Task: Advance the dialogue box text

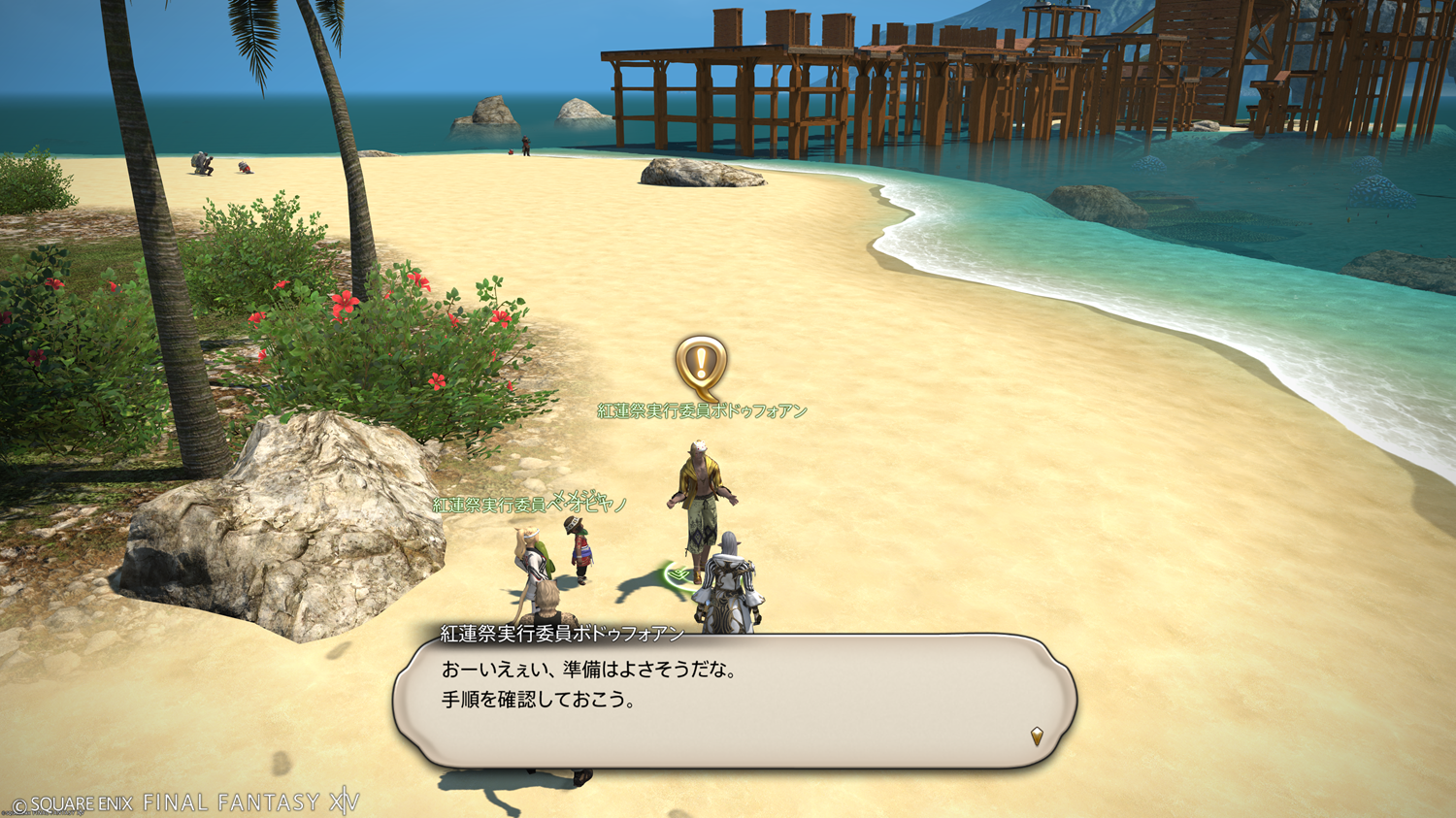Action: click(734, 701)
